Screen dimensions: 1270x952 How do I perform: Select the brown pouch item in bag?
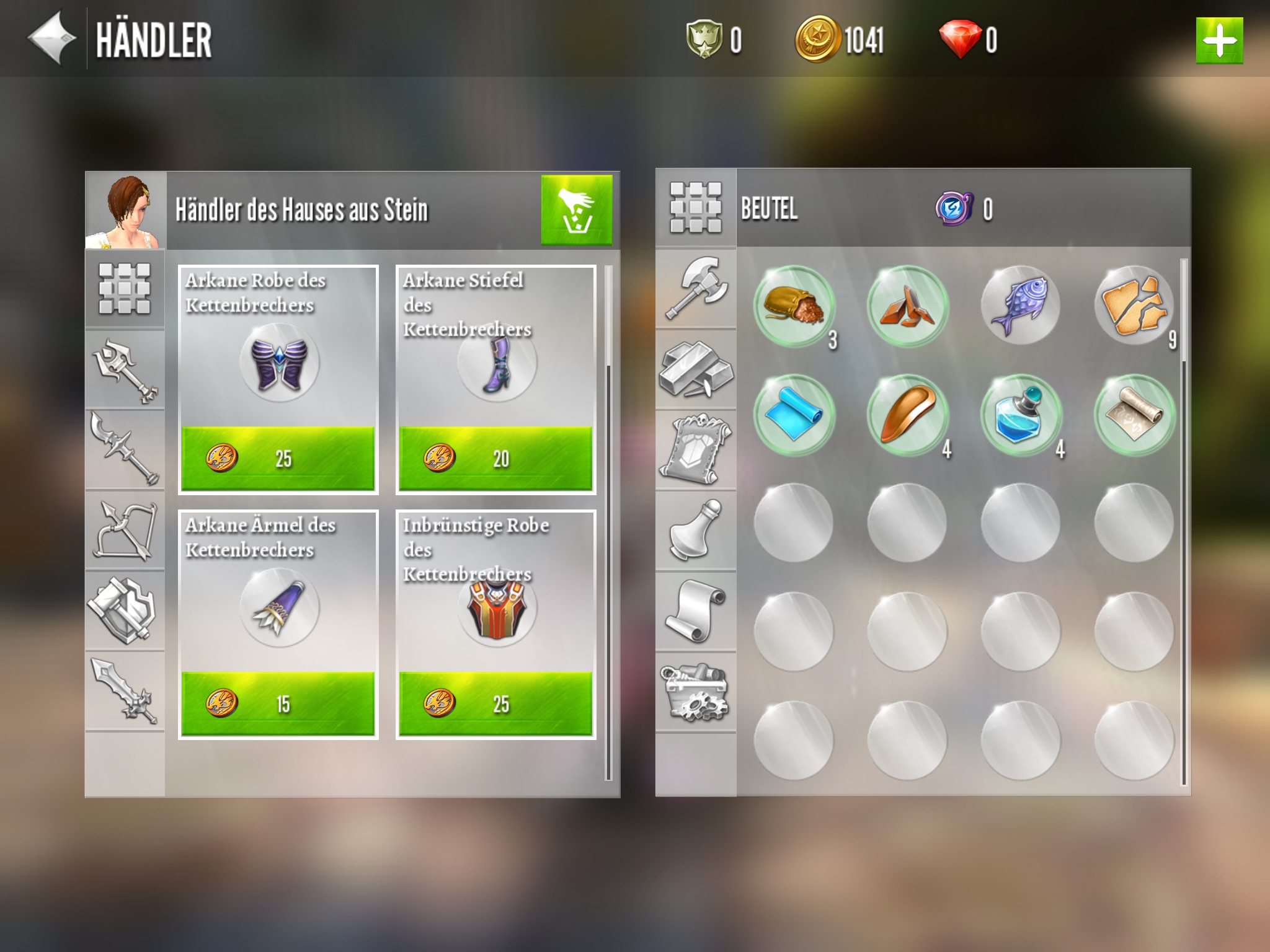(x=793, y=306)
